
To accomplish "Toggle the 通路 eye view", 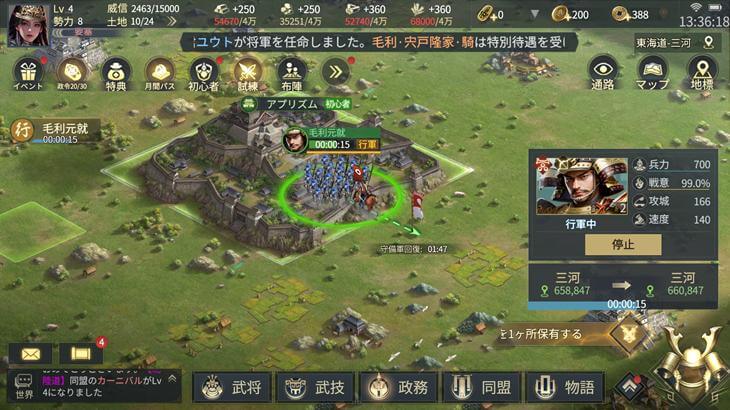I will [x=603, y=72].
